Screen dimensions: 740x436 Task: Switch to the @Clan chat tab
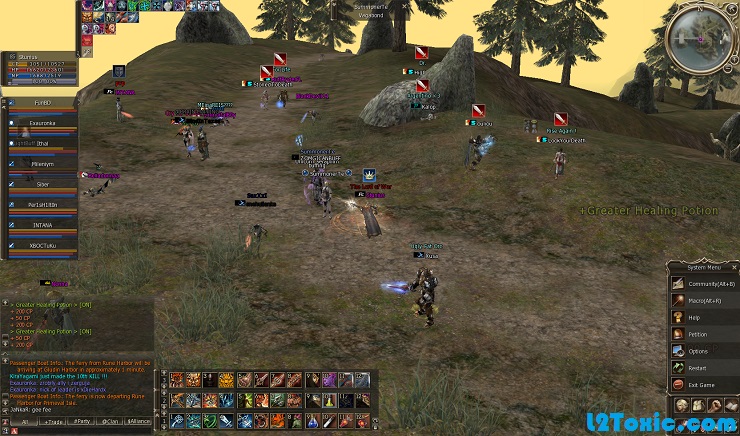tap(109, 422)
